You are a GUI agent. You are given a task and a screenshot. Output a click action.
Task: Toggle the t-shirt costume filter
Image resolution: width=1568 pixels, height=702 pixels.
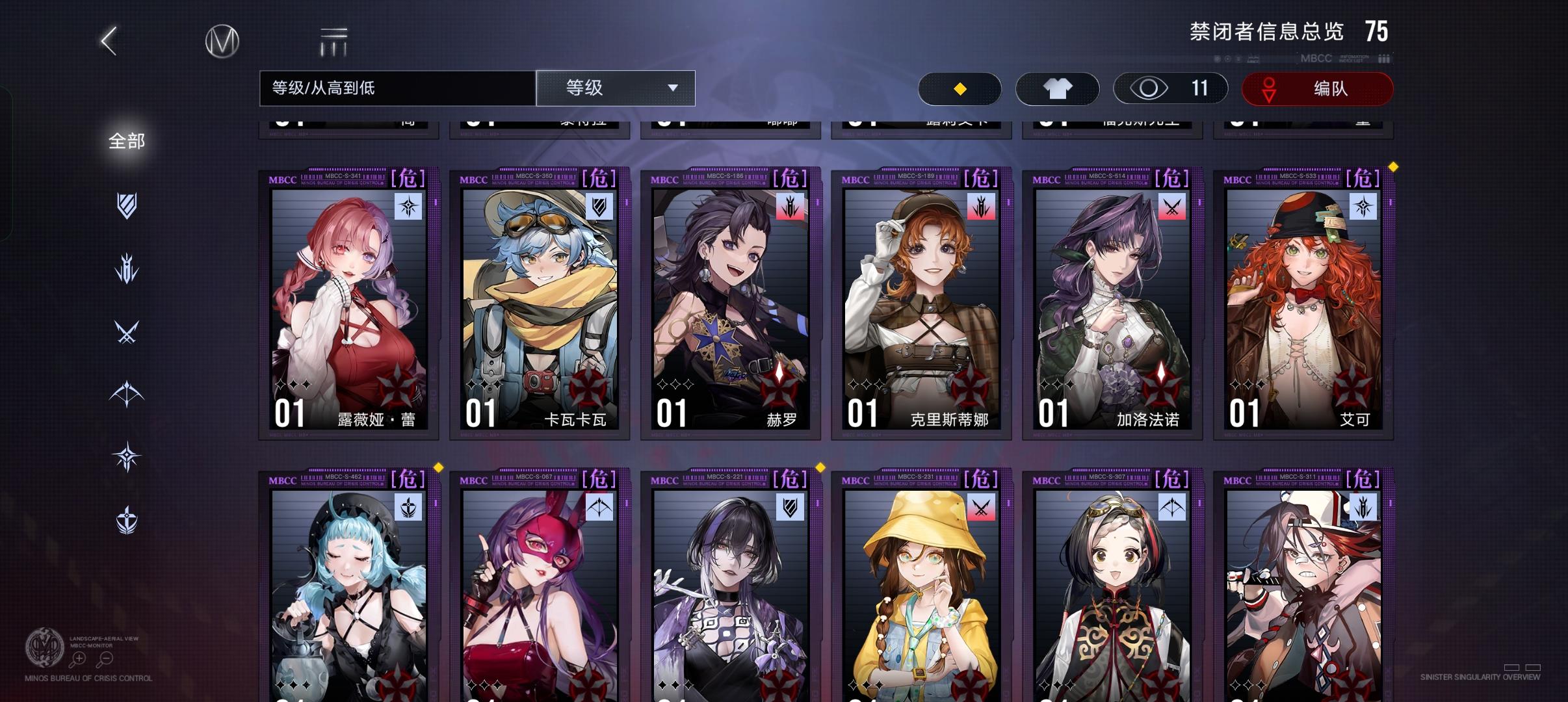pos(1058,88)
